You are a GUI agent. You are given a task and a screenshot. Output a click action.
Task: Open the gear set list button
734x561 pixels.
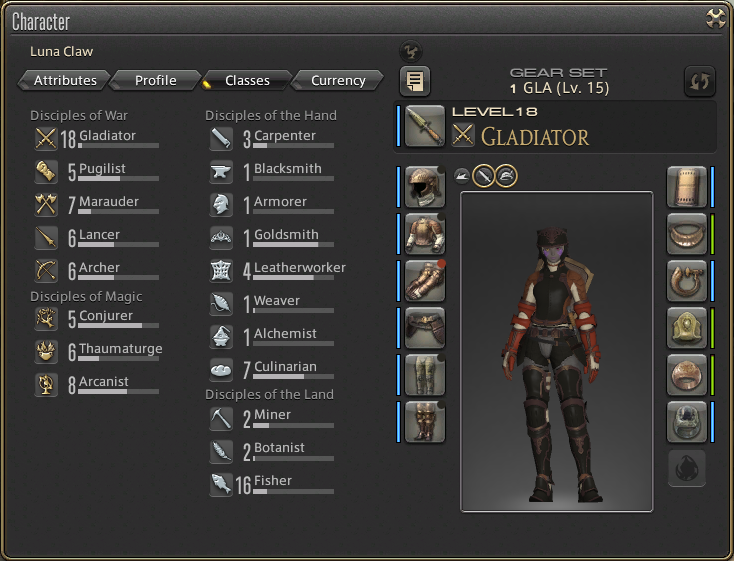(x=414, y=81)
